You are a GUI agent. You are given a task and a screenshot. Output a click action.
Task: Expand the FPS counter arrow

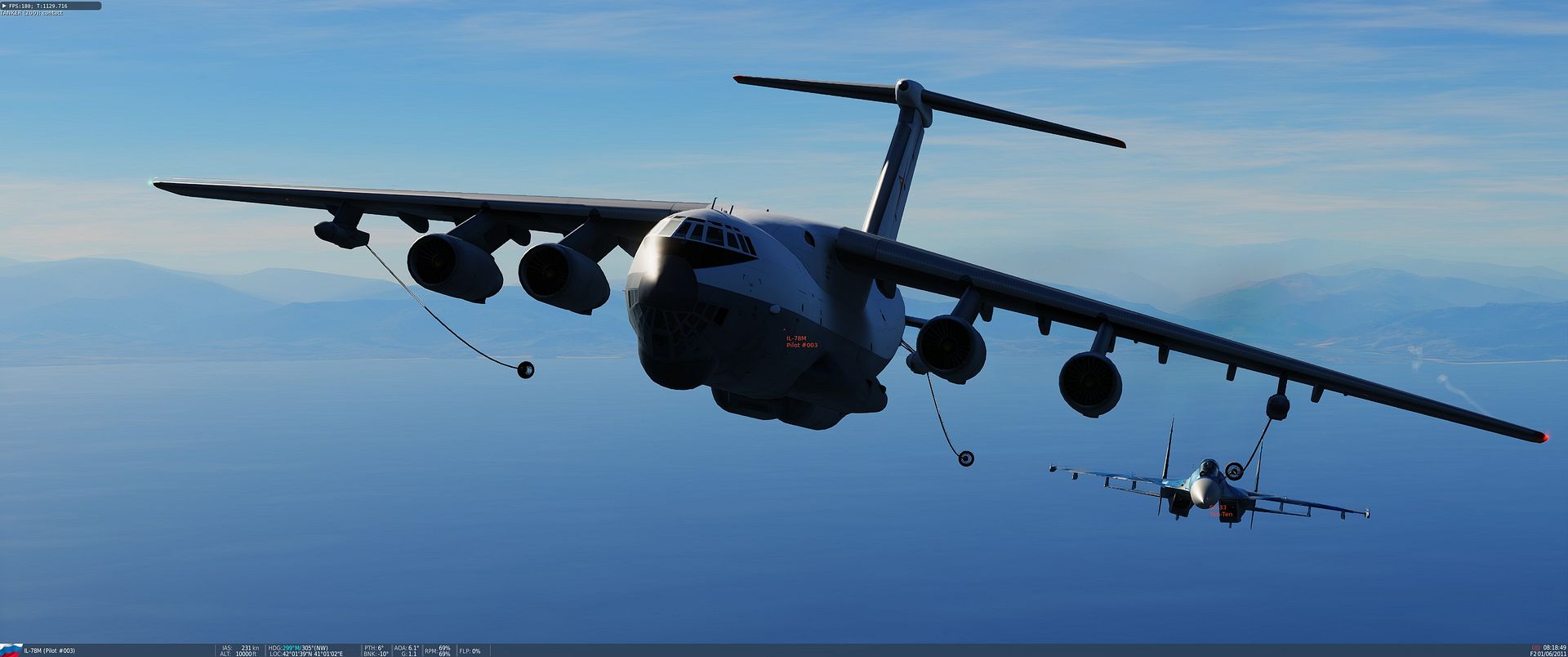click(x=4, y=6)
